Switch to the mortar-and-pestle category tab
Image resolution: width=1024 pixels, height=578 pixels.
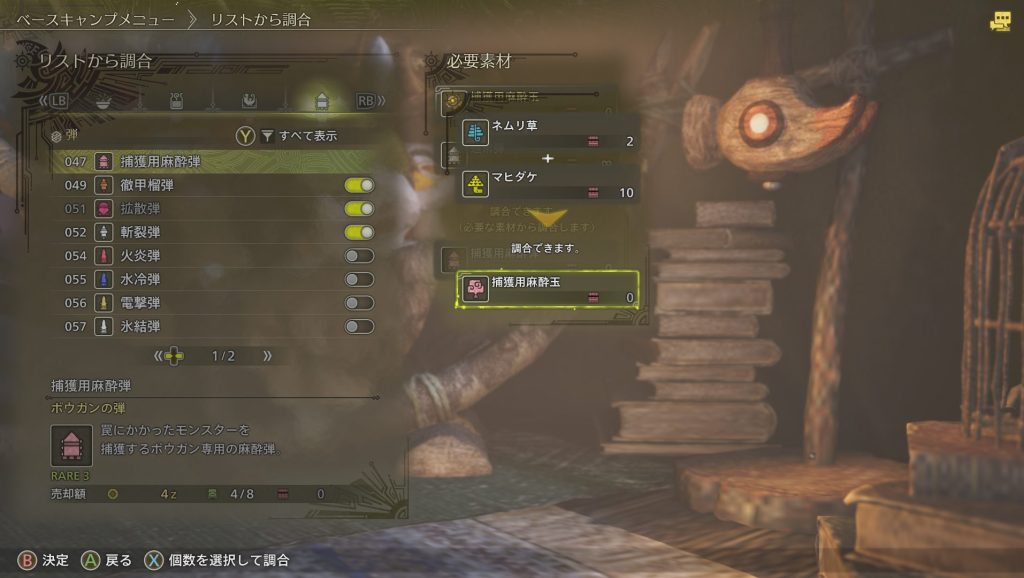pyautogui.click(x=103, y=101)
